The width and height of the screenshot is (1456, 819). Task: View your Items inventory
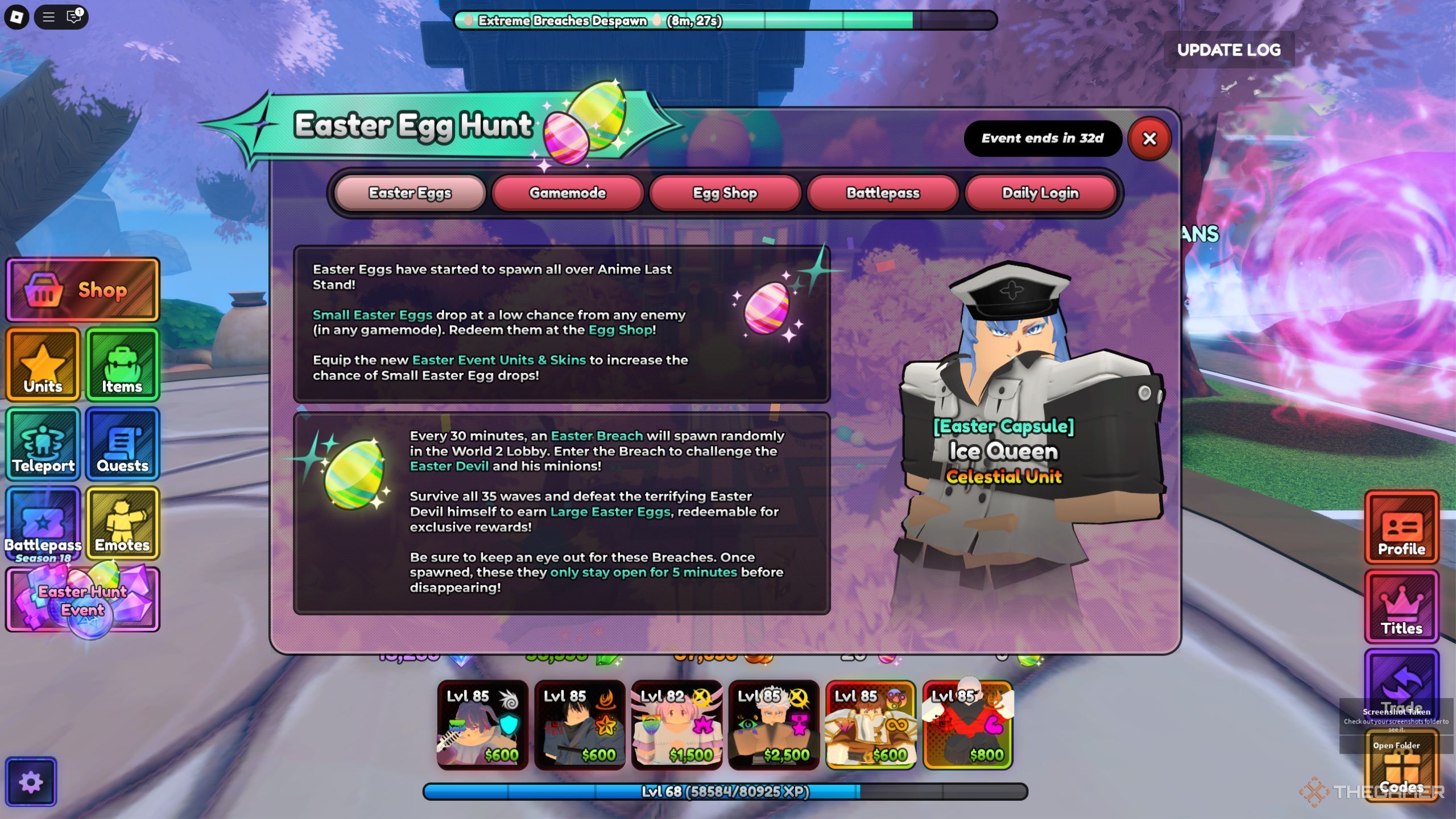tap(122, 364)
